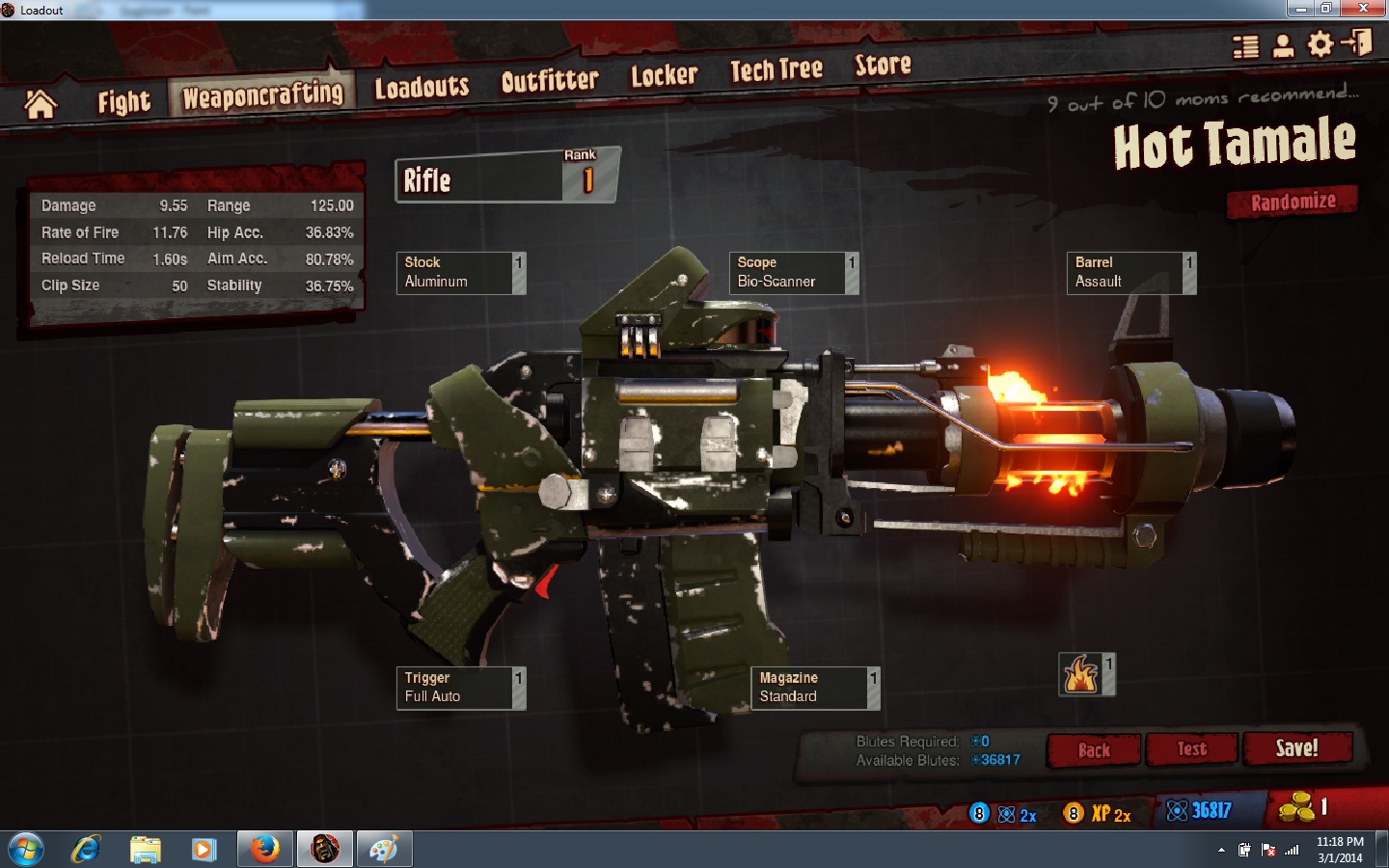The image size is (1389, 868).
Task: Switch to the Loadouts tab
Action: tap(422, 88)
